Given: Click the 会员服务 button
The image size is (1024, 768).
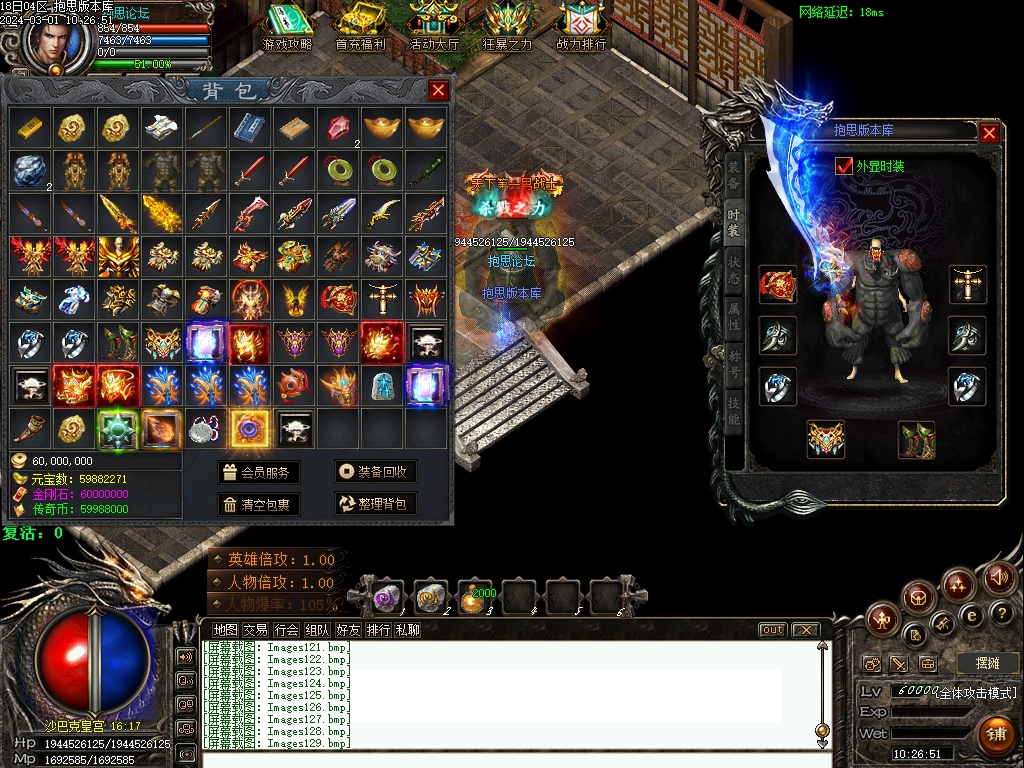Looking at the screenshot, I should click(x=258, y=473).
